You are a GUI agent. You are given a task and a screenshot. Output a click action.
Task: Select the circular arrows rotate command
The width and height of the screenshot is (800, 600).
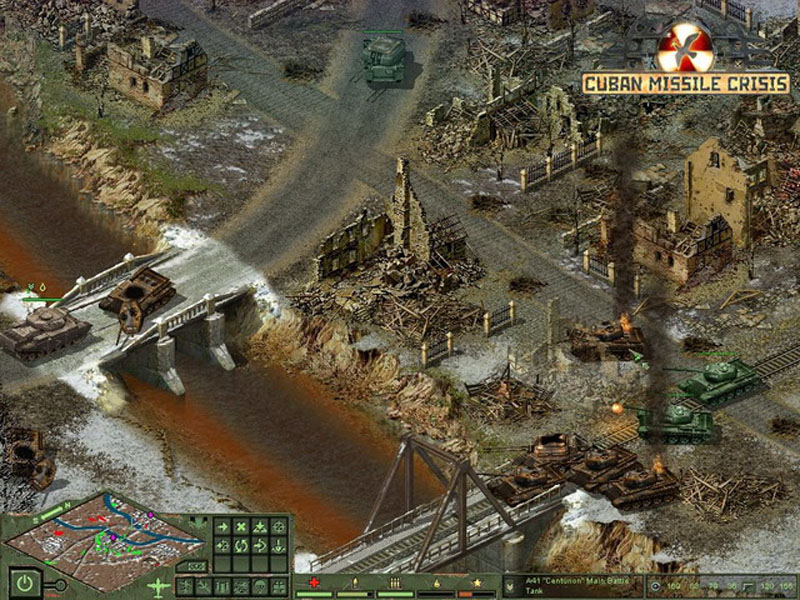(x=241, y=545)
